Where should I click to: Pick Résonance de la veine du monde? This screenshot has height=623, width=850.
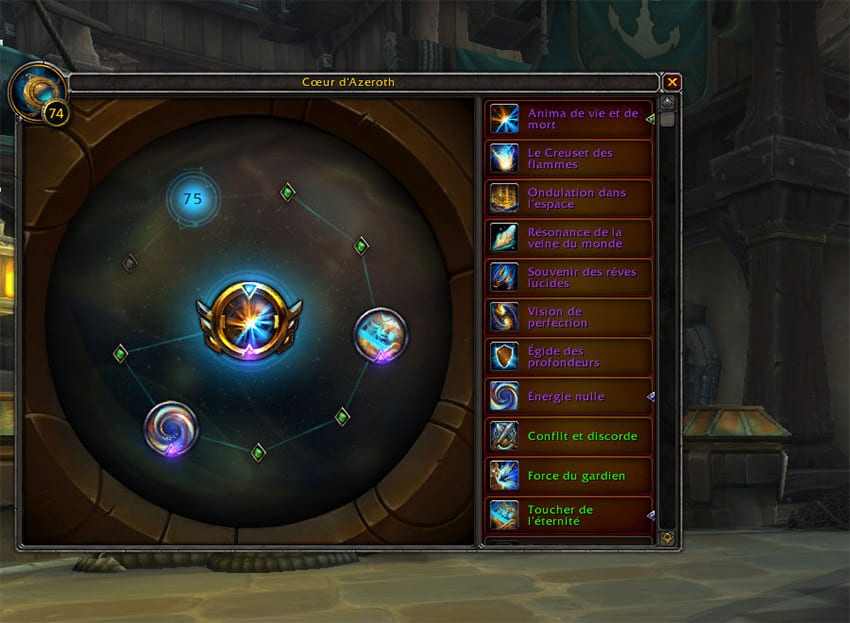(x=569, y=237)
